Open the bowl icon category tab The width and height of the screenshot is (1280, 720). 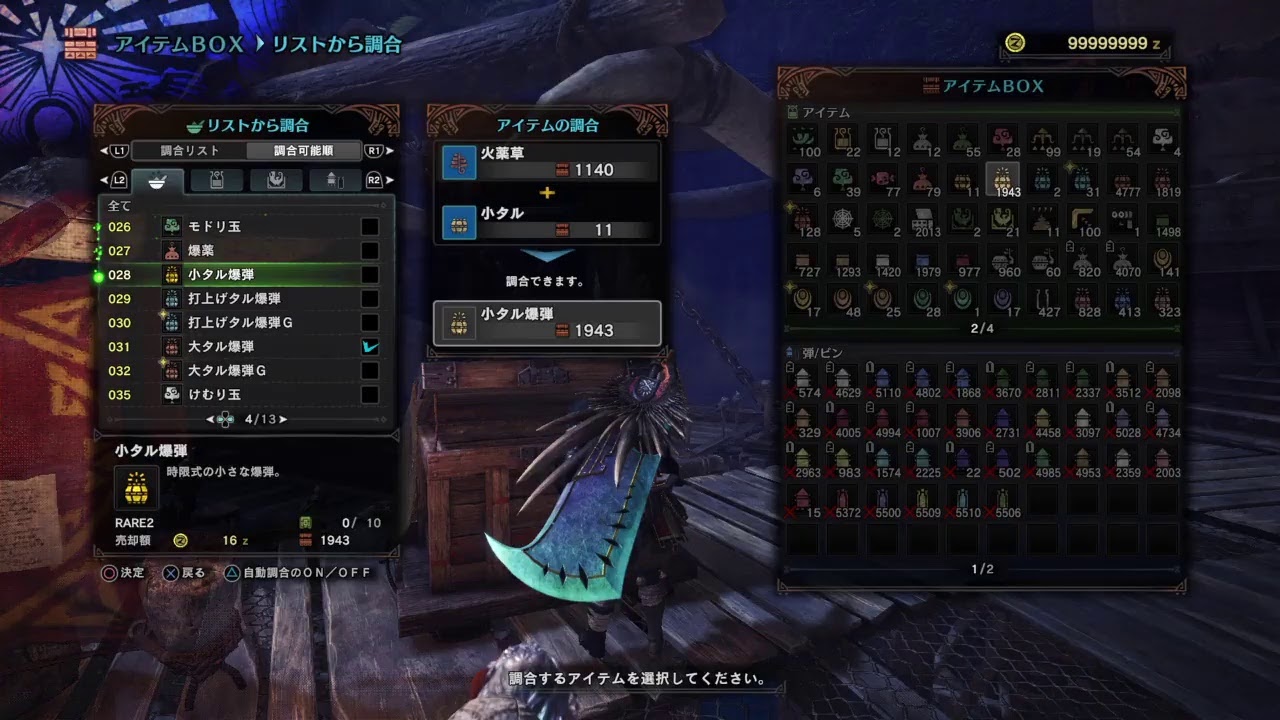pos(157,181)
